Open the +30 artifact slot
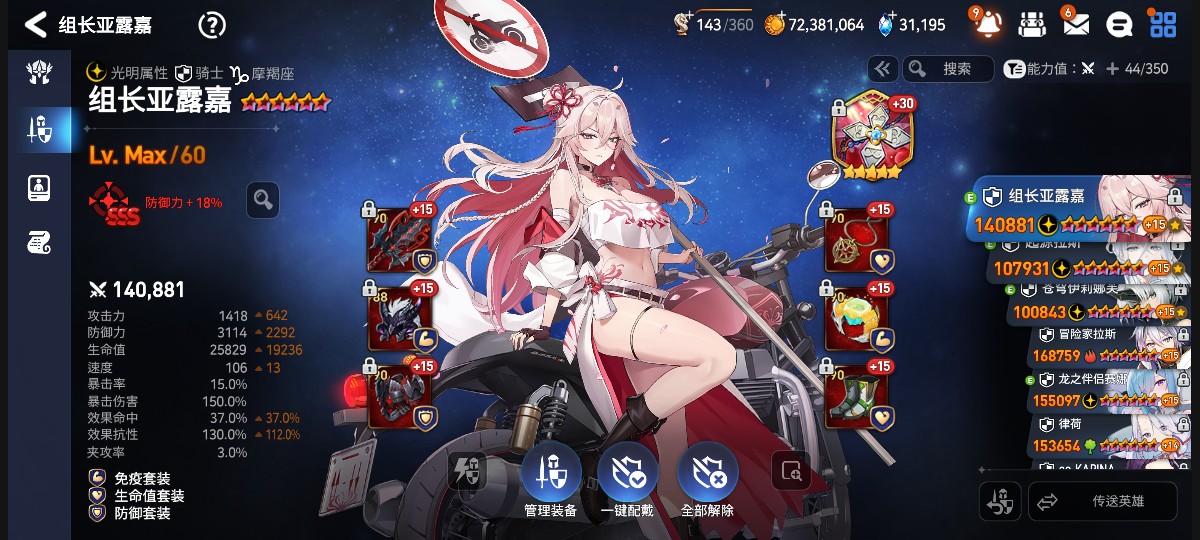Screen dimensions: 1200x540 [x=867, y=138]
